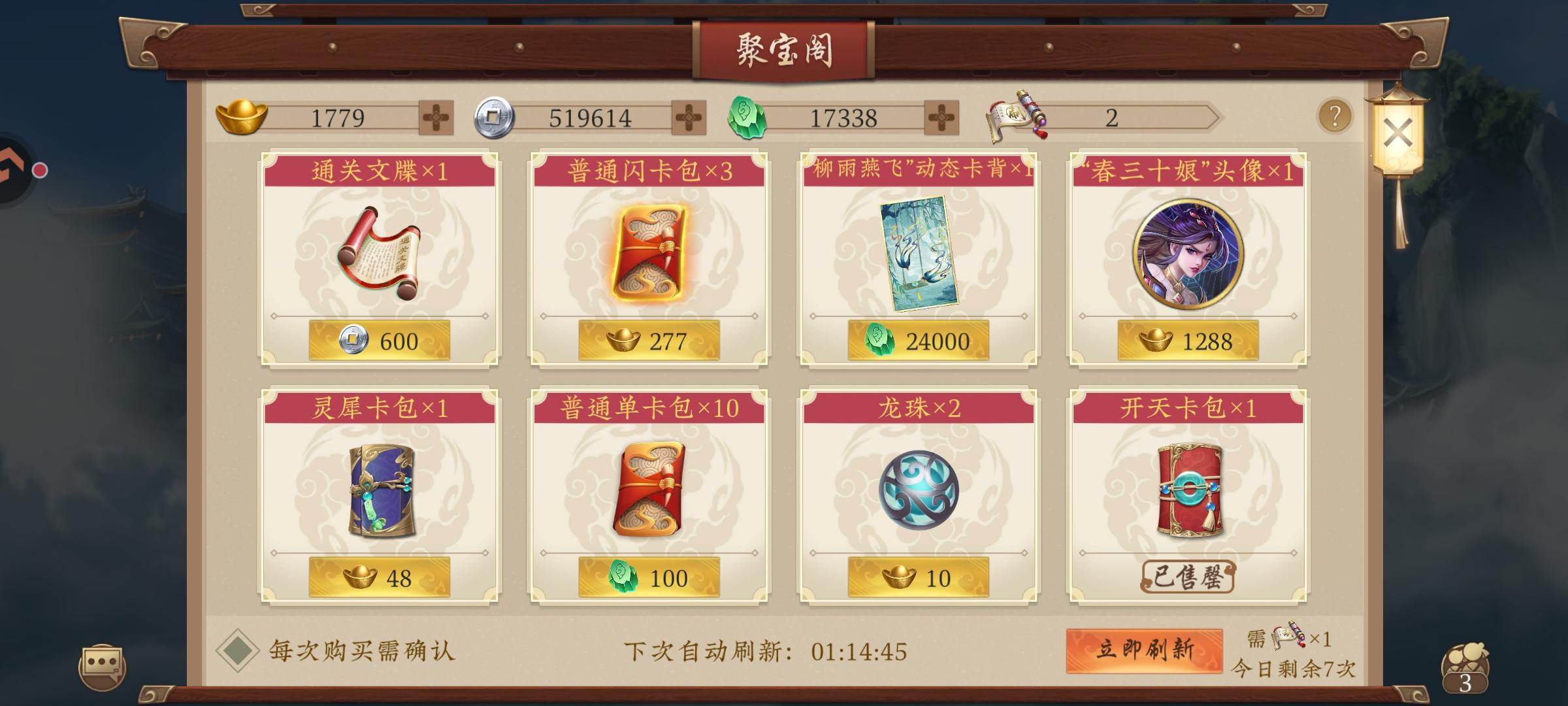
Task: Click the plus next to gold ingot balance
Action: pyautogui.click(x=436, y=118)
